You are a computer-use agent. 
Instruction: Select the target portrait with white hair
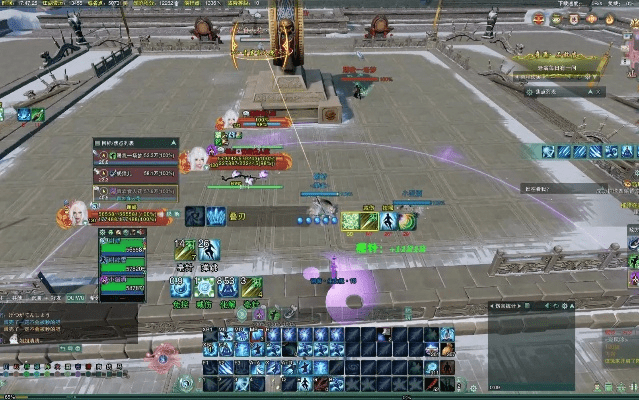coord(199,159)
